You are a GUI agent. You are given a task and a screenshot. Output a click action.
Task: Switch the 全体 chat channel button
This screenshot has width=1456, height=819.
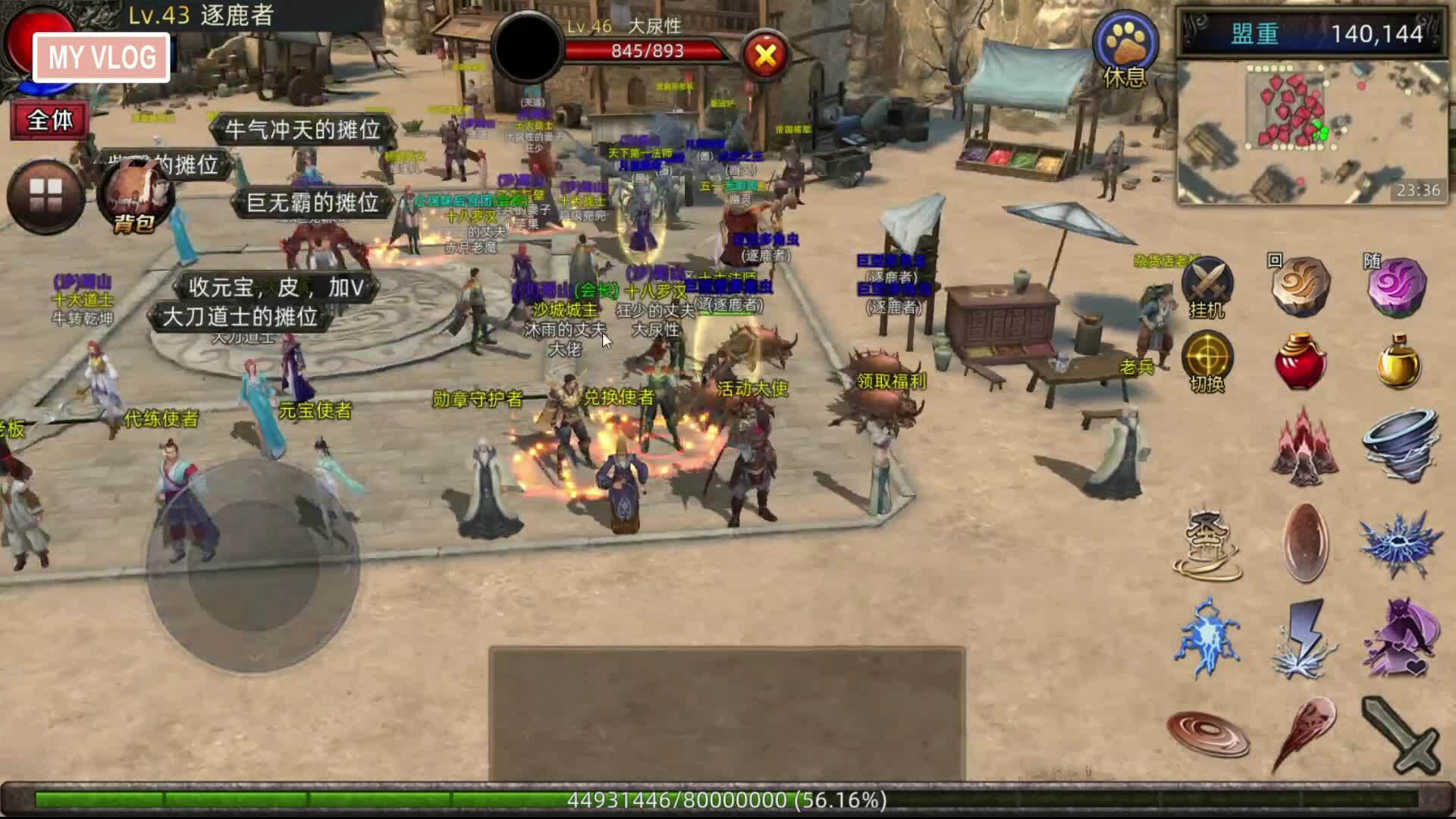pos(49,120)
